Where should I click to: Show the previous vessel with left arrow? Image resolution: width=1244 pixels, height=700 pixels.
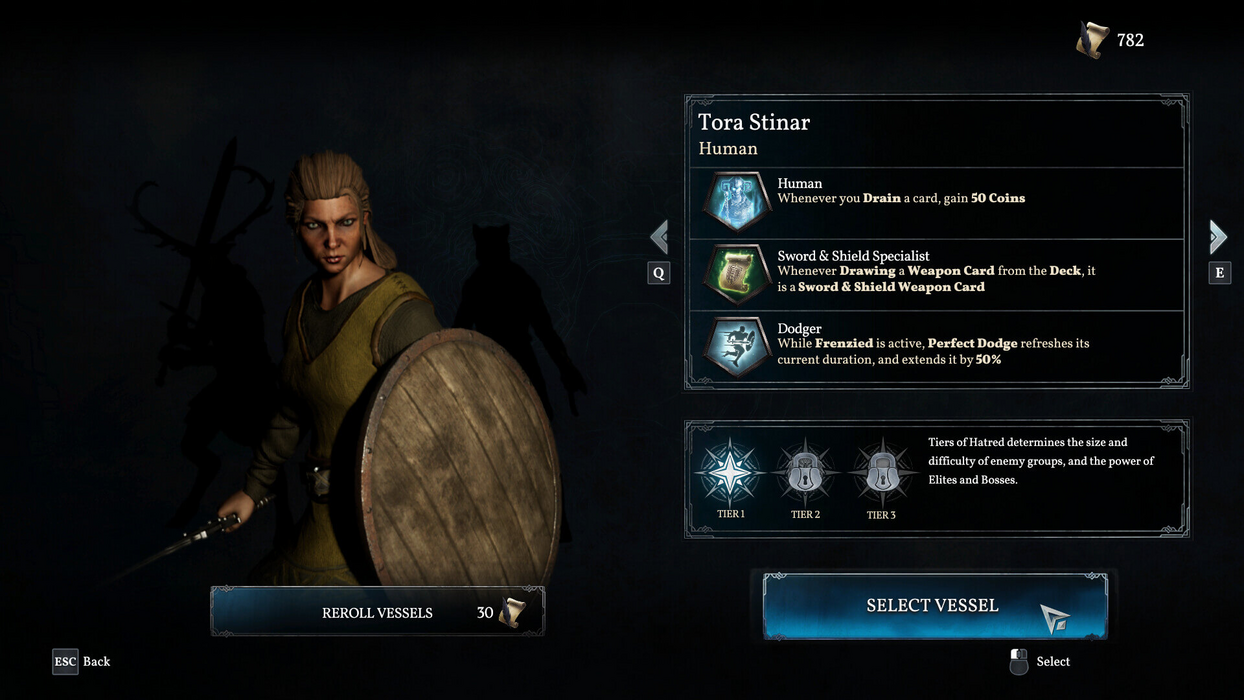tap(659, 238)
